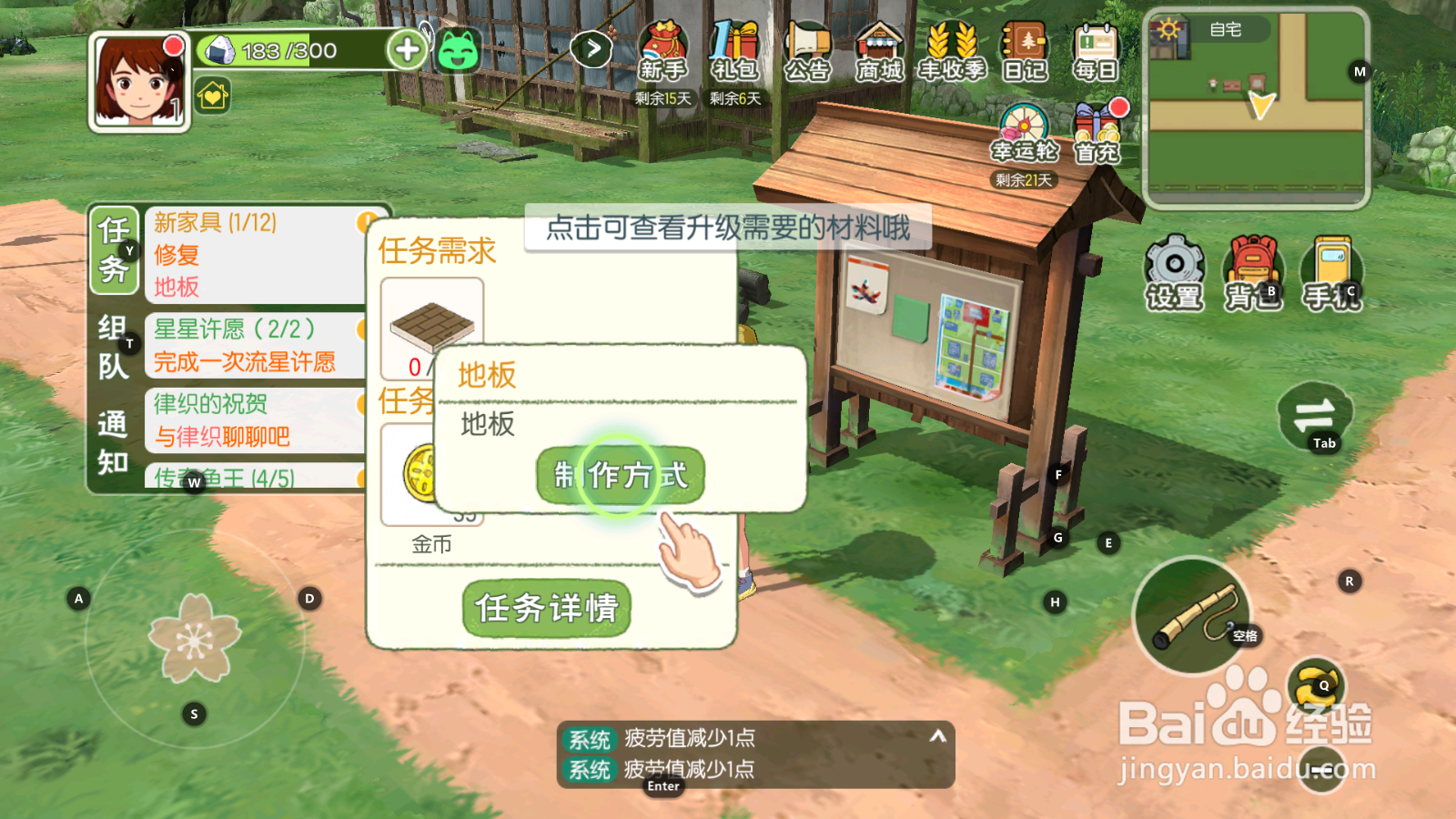Check the 公告 announcements

[807, 50]
